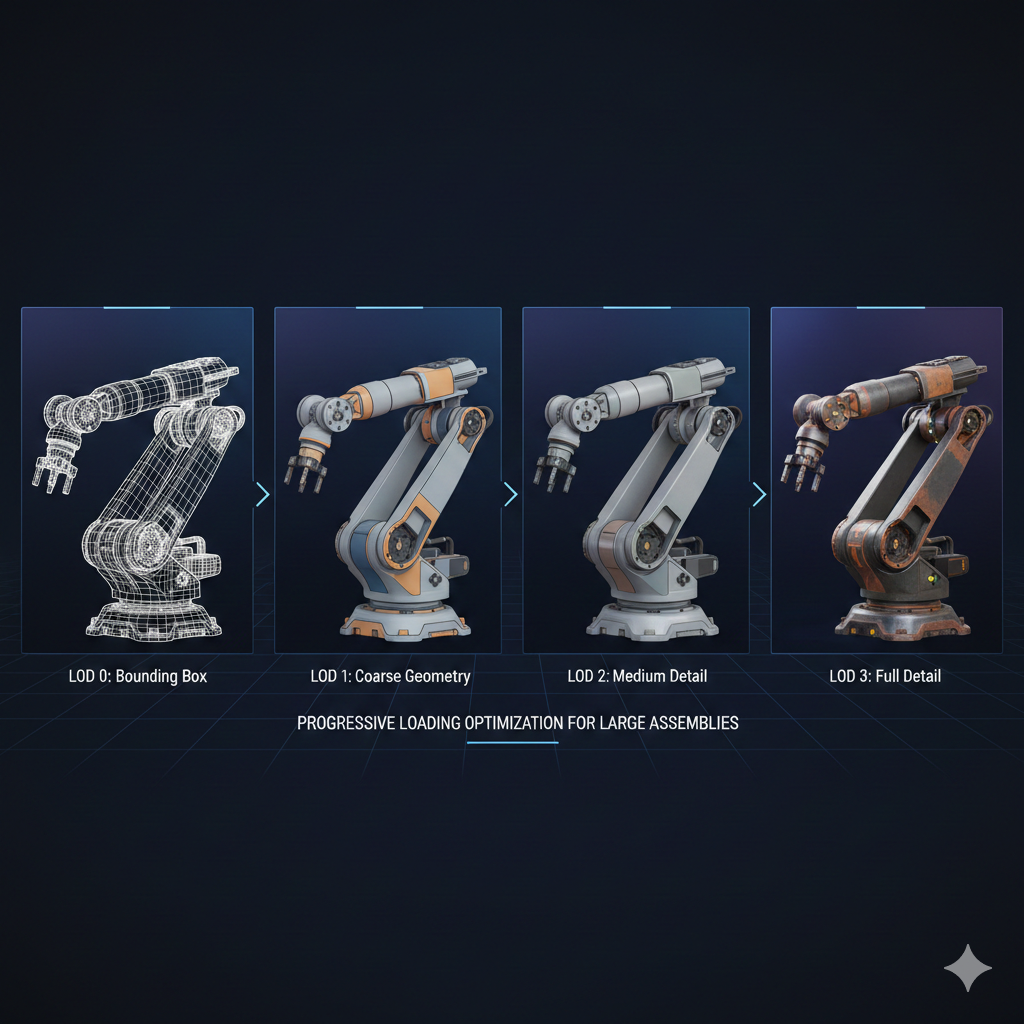Open the LOD 2 Medium Detail panel
This screenshot has height=1024, width=1024.
coord(636,480)
